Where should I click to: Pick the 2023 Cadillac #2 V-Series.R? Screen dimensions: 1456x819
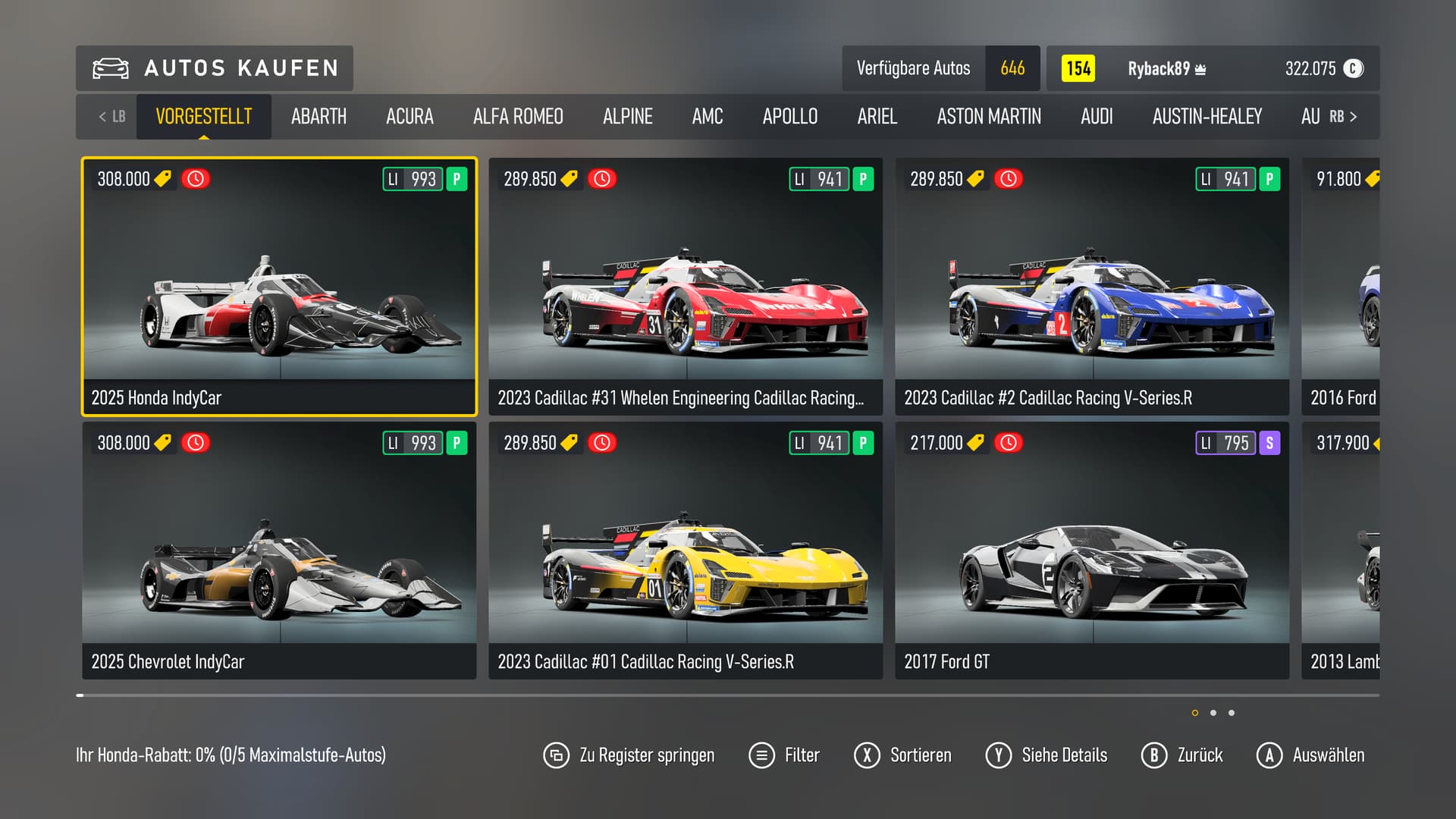tap(1092, 287)
